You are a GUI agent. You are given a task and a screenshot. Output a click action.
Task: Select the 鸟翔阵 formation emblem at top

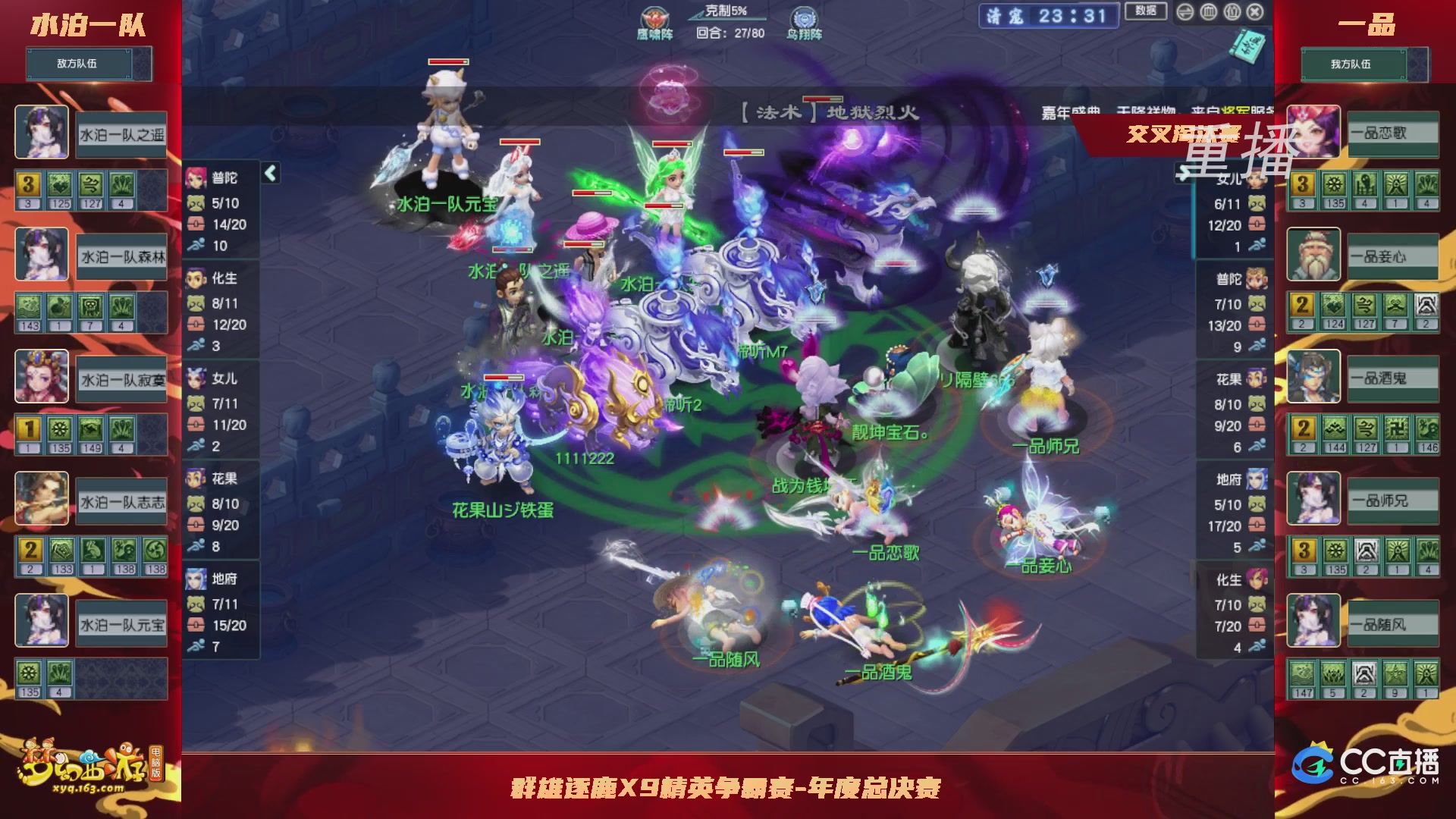pos(803,17)
